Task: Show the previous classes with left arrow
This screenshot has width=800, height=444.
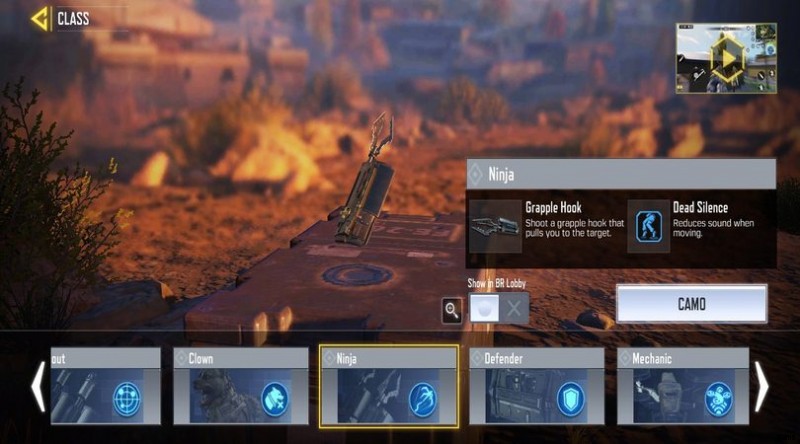Action: pos(37,386)
